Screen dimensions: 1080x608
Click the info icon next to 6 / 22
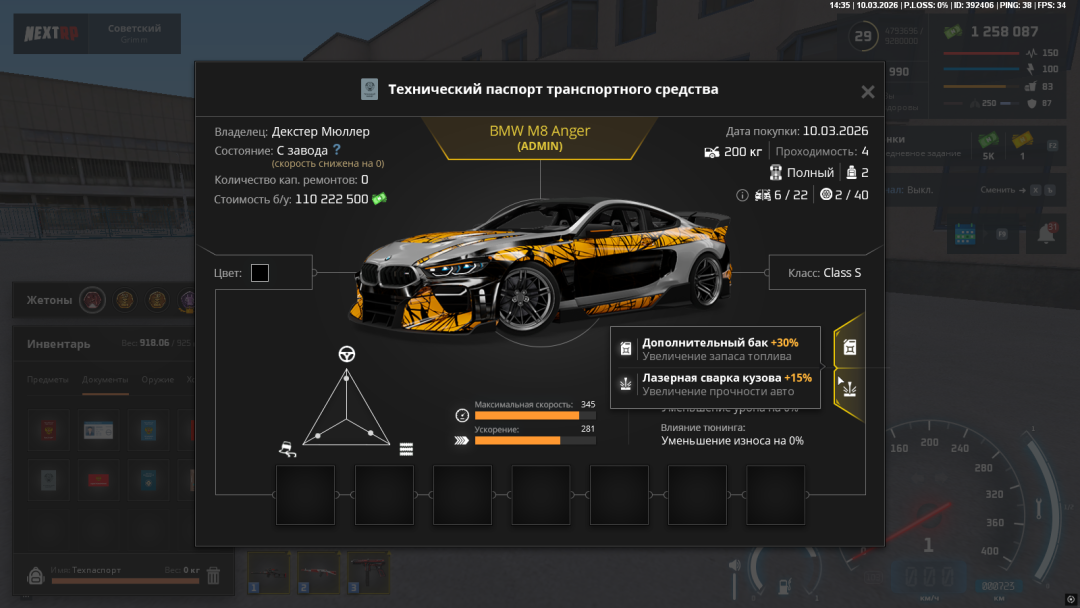click(x=742, y=195)
